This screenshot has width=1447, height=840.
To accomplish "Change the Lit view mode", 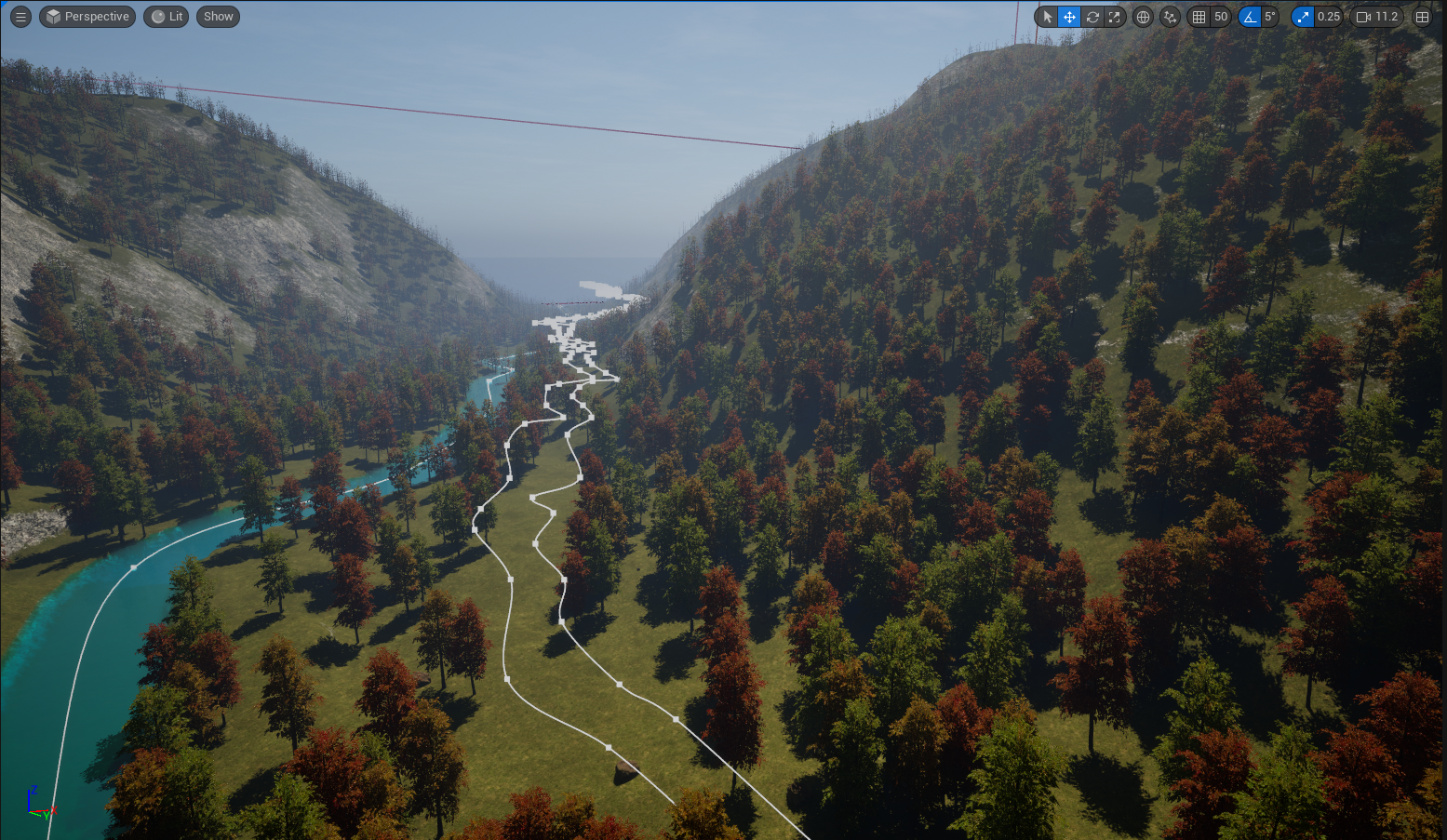I will tap(167, 17).
